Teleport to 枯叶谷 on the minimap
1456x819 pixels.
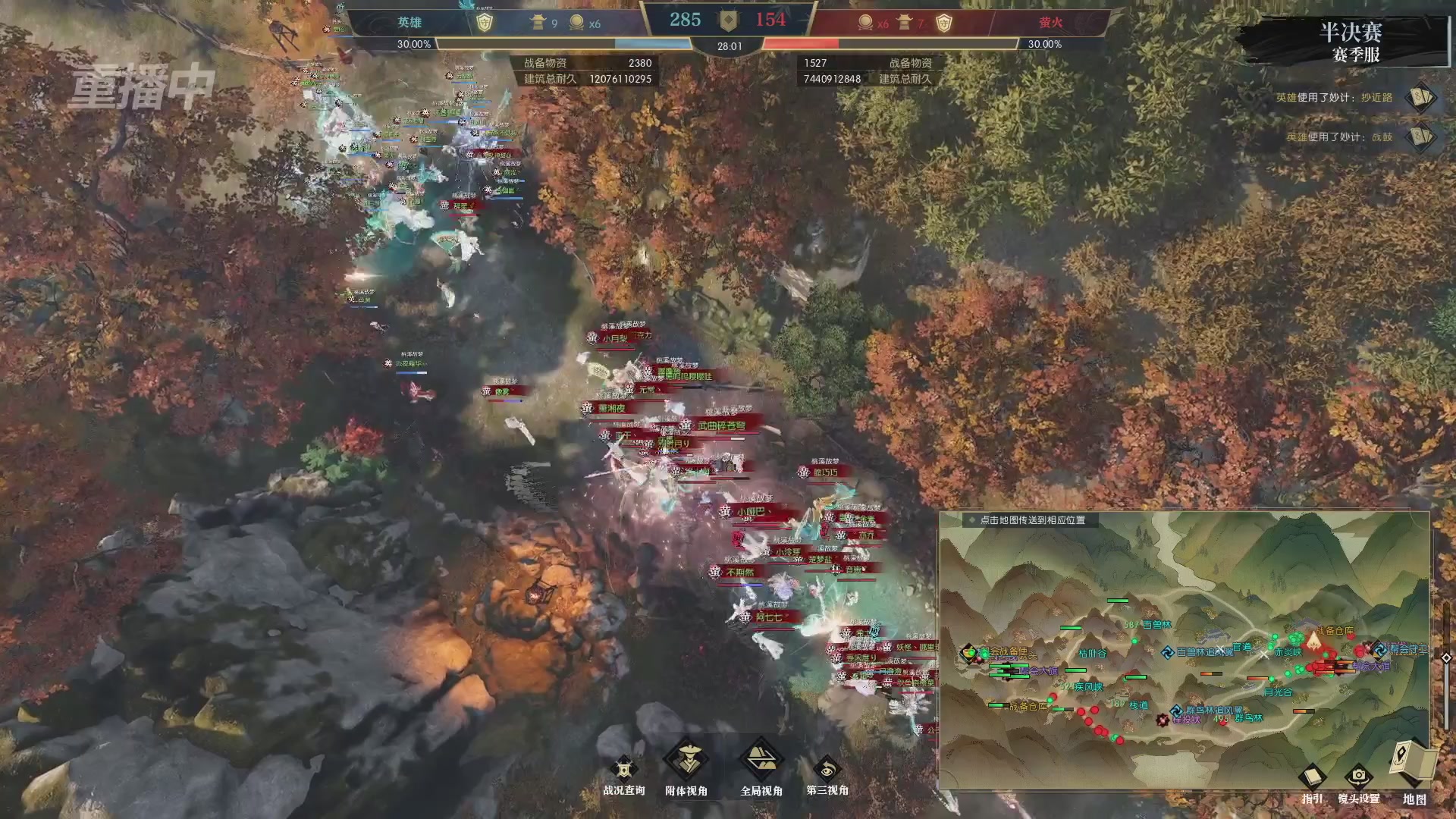tap(1092, 654)
